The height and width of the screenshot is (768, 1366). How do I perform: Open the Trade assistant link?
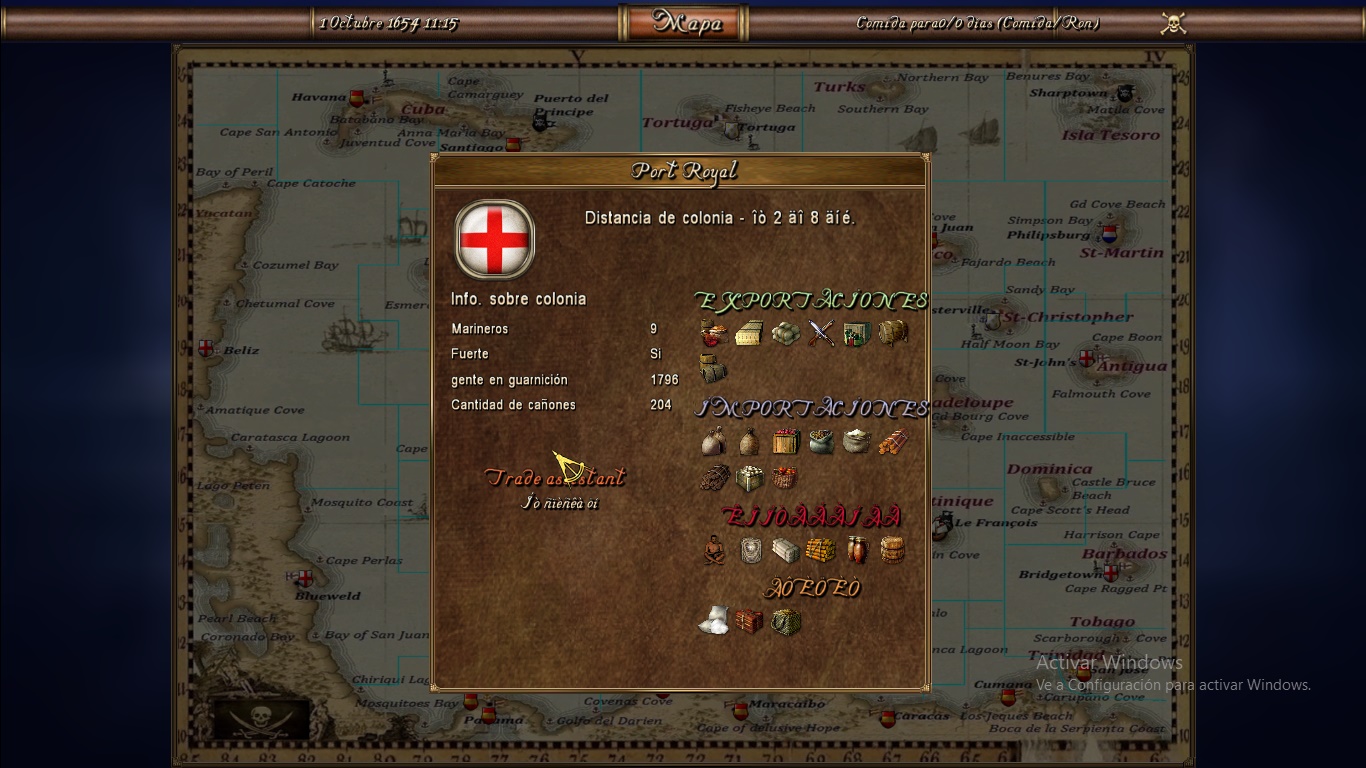pyautogui.click(x=555, y=478)
